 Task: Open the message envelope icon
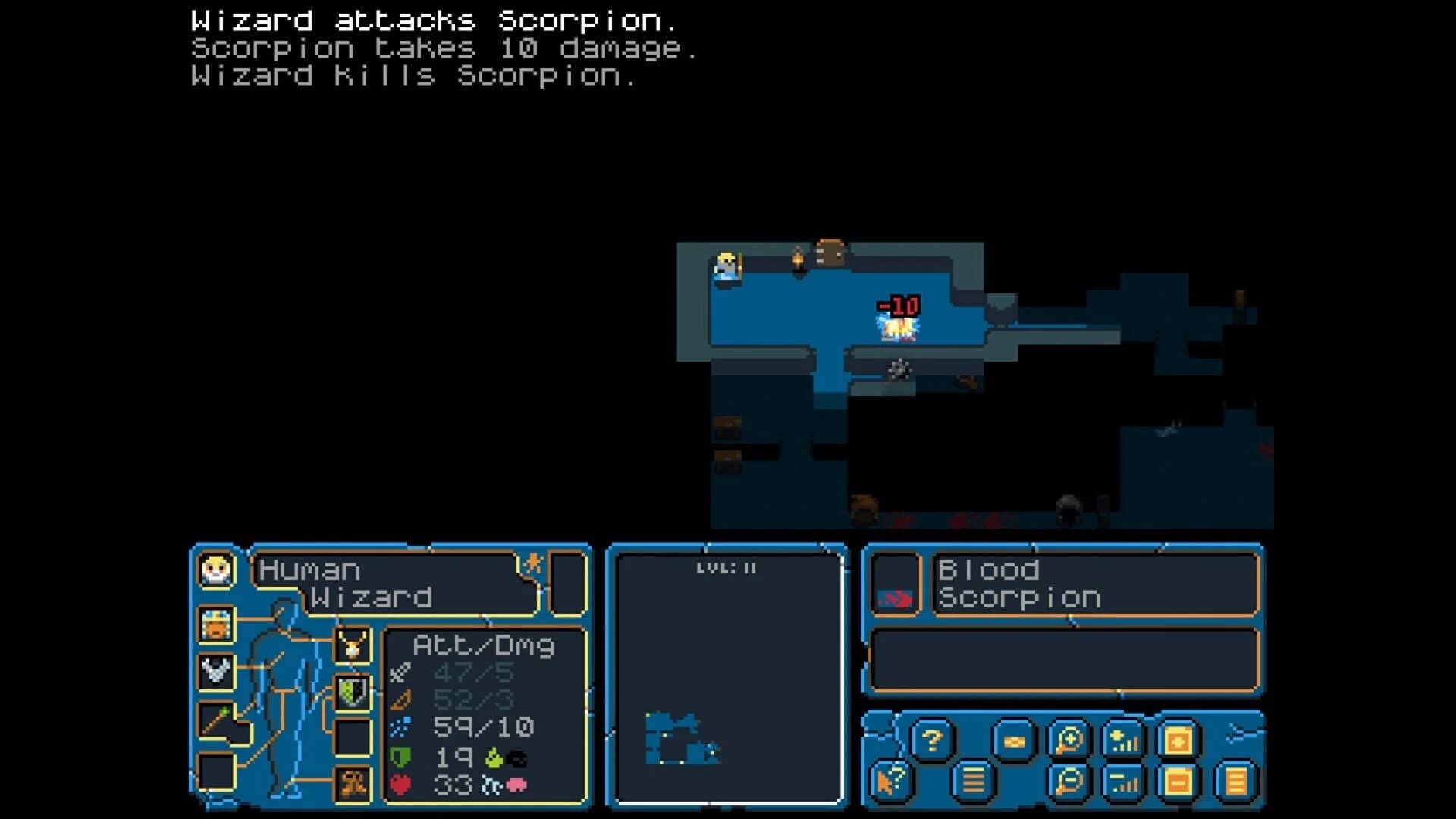1012,741
